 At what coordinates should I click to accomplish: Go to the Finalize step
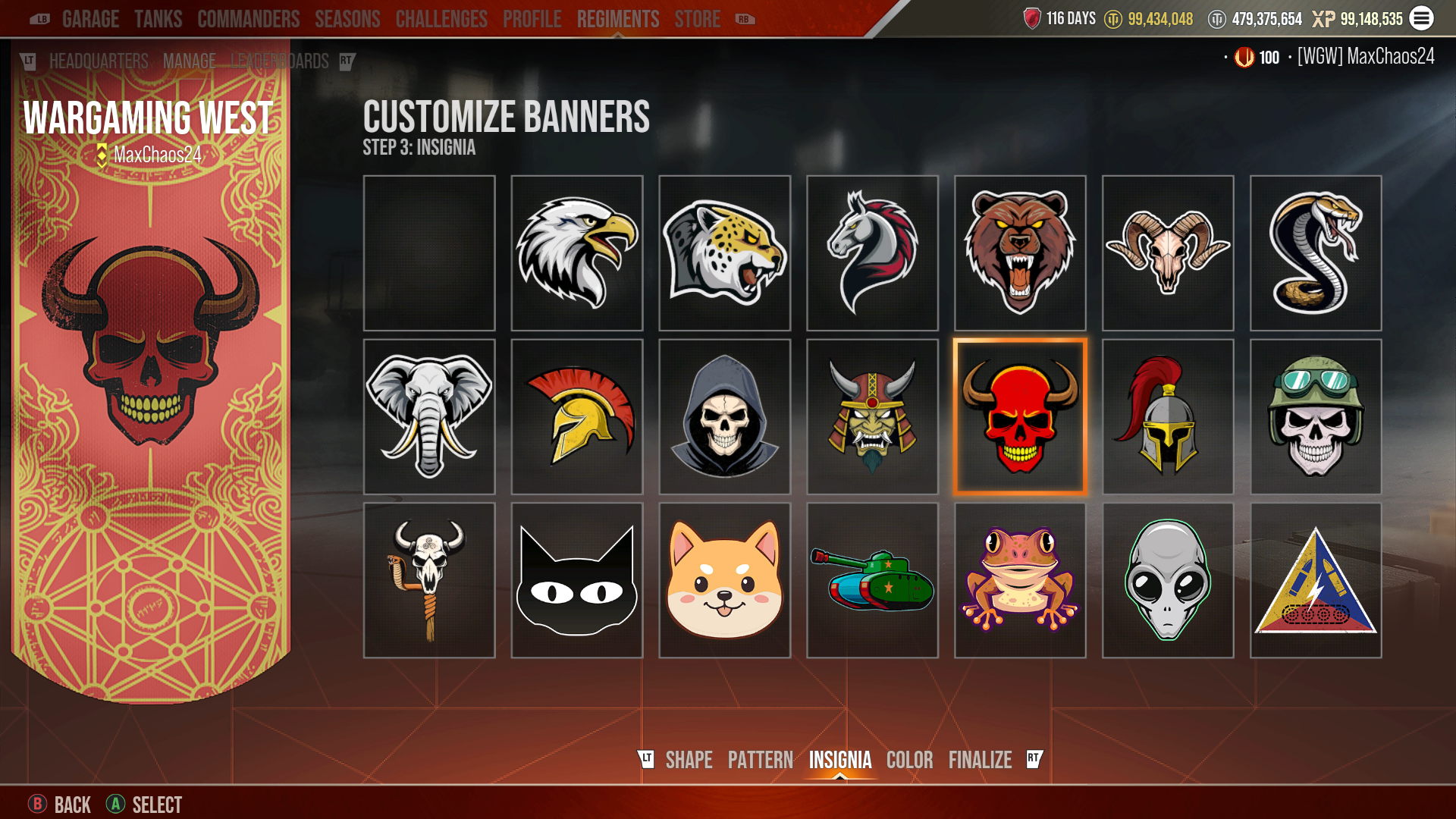(x=980, y=760)
